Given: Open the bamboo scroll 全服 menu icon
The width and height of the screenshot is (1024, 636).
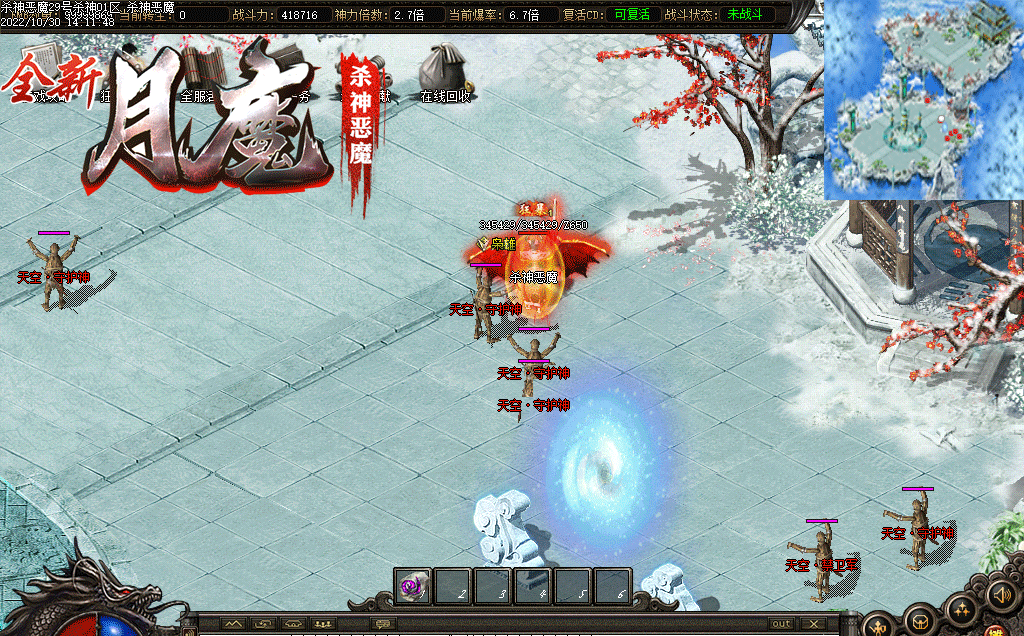Looking at the screenshot, I should 198,68.
